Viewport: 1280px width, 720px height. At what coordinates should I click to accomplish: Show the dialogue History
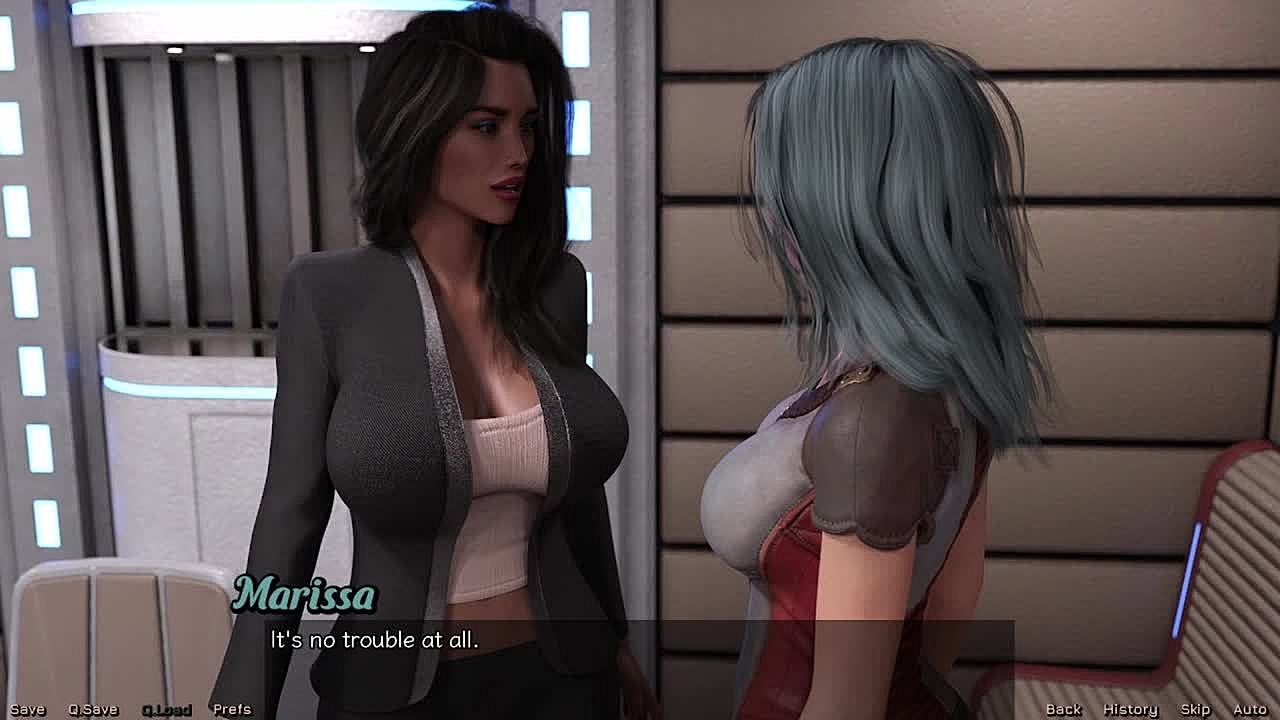1130,709
